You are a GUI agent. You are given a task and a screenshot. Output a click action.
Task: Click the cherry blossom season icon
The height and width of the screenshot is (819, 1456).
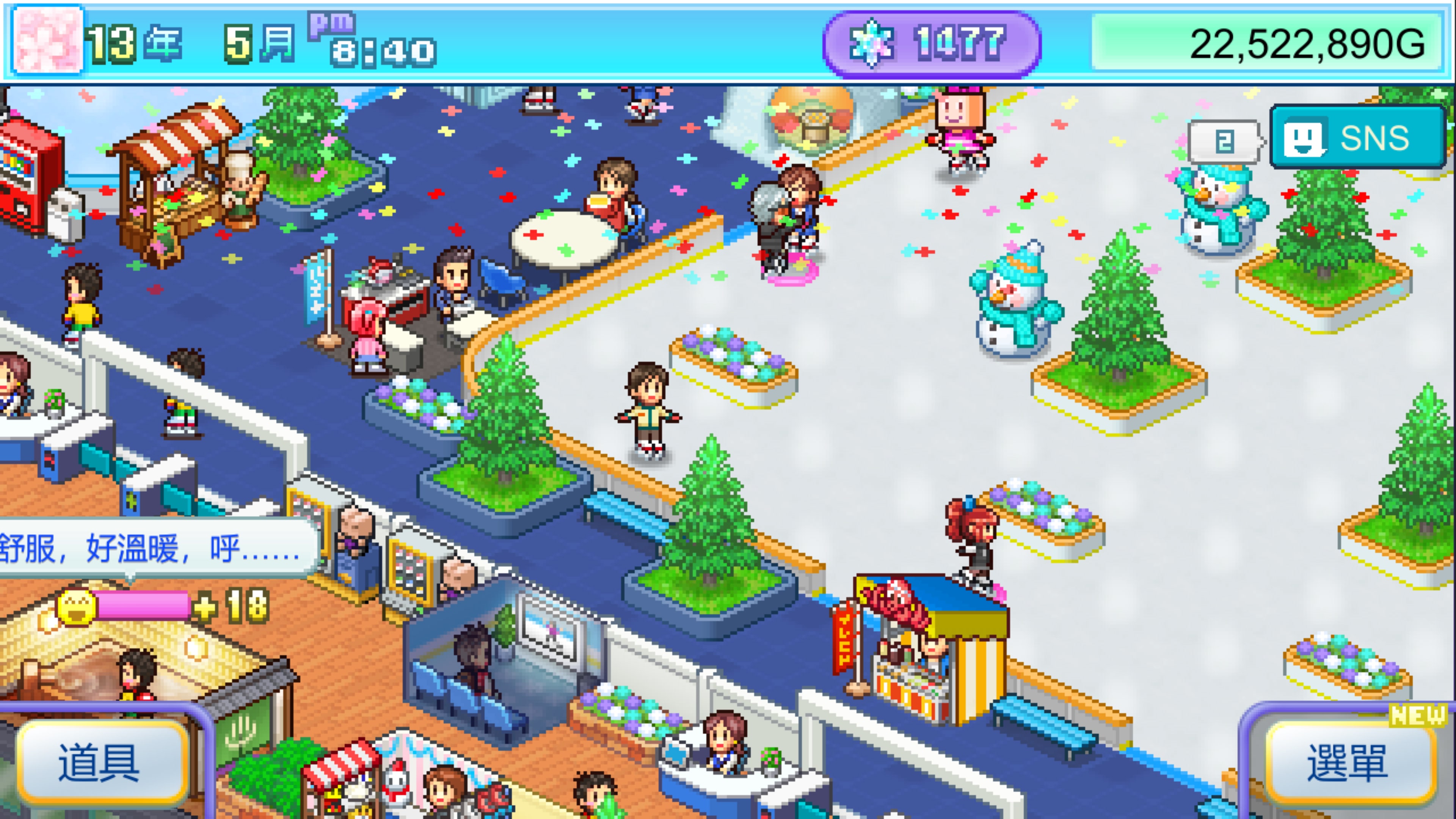click(48, 41)
